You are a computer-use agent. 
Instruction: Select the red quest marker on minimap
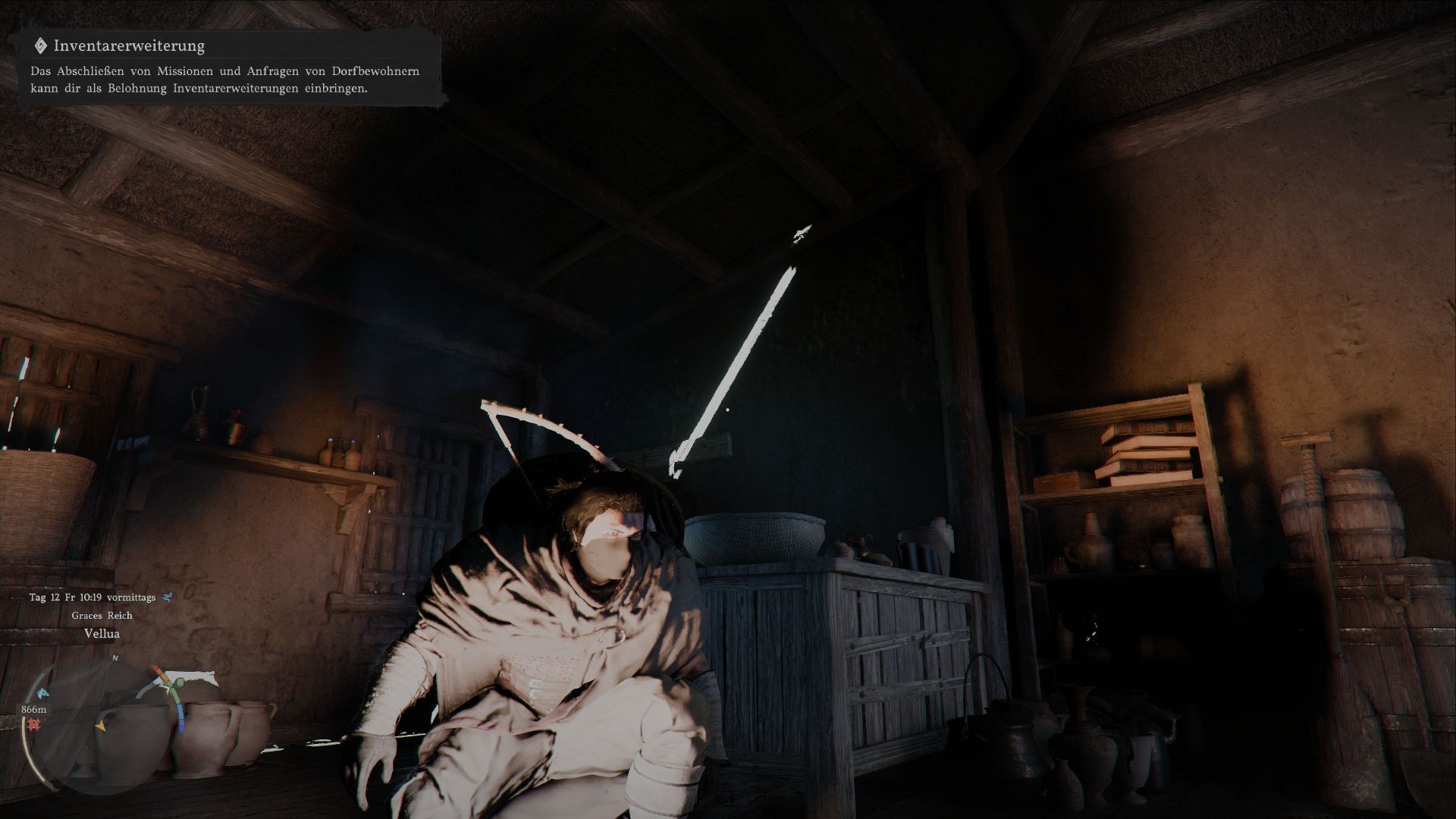pyautogui.click(x=33, y=726)
